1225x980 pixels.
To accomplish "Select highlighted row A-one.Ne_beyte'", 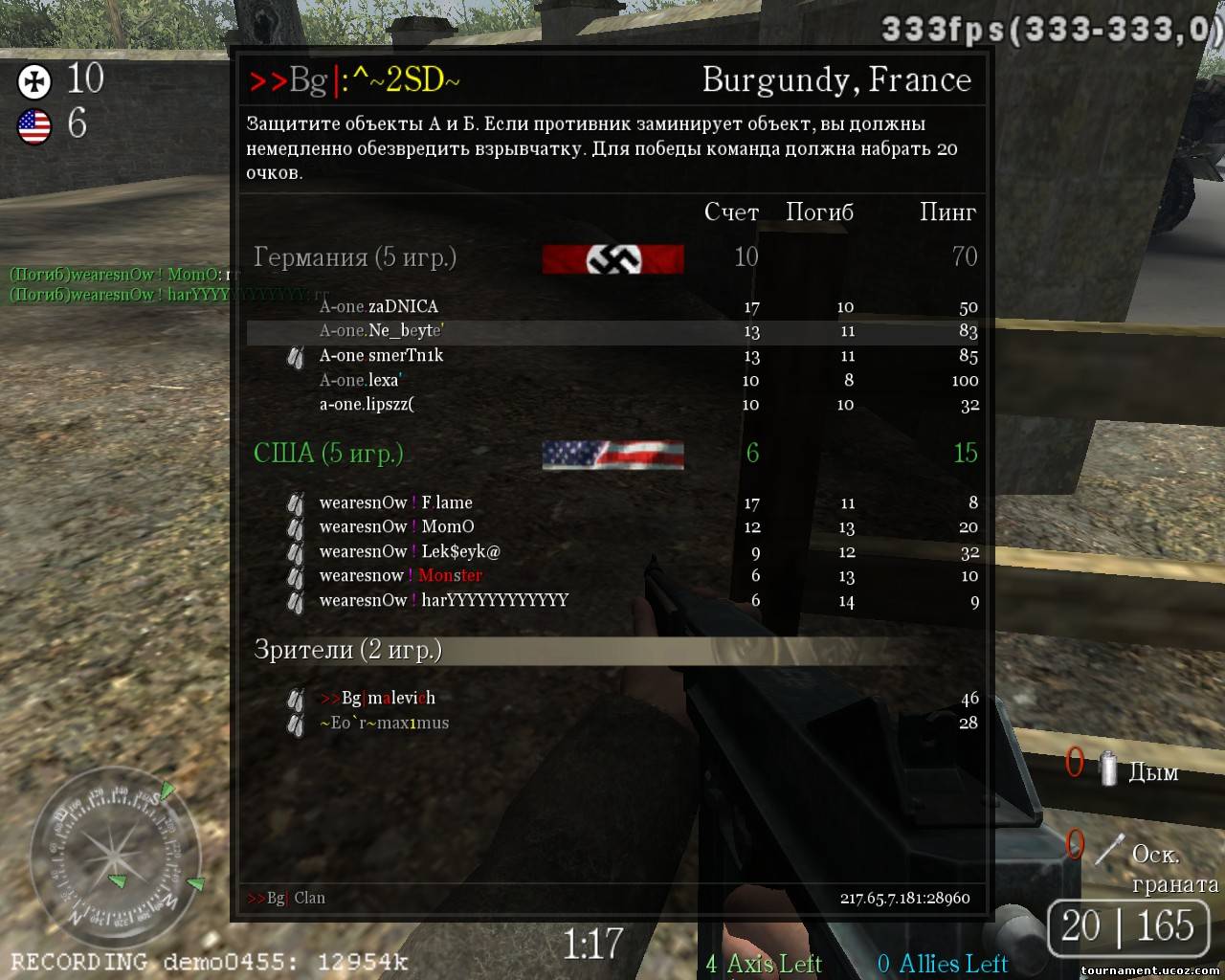I will 382,331.
